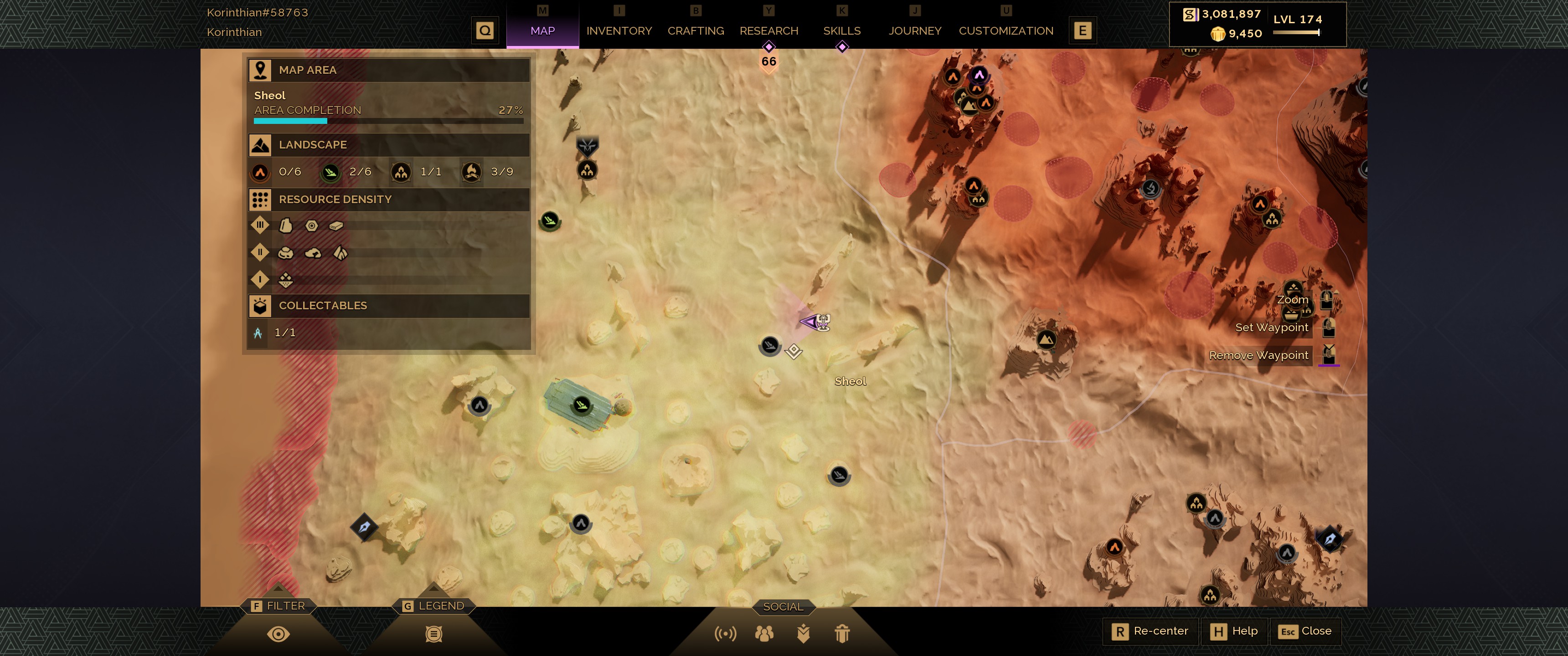Image resolution: width=1568 pixels, height=656 pixels.
Task: Open the Crafting tab
Action: [x=695, y=31]
